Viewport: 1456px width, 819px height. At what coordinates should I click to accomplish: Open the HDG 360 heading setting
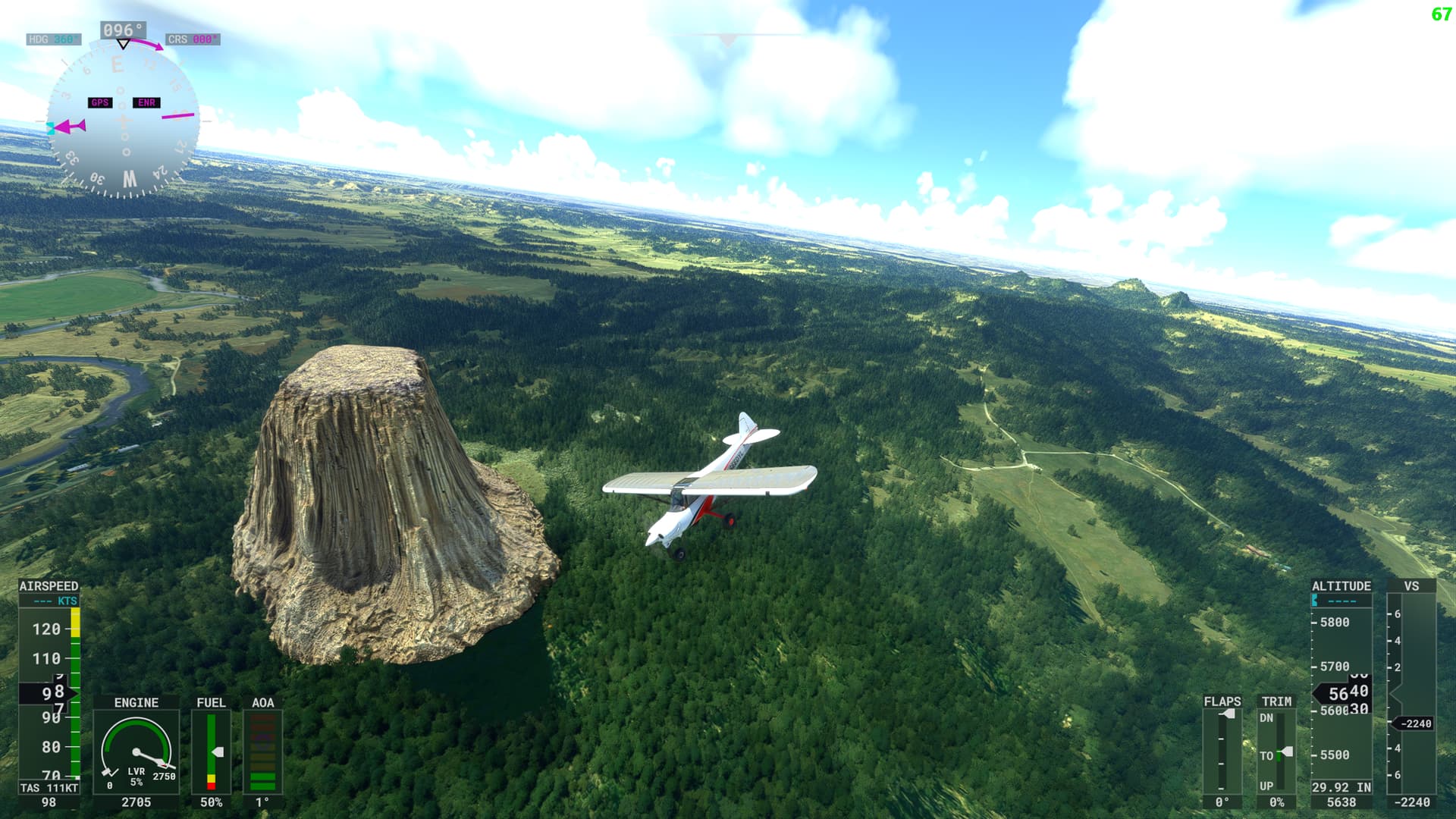[x=53, y=39]
